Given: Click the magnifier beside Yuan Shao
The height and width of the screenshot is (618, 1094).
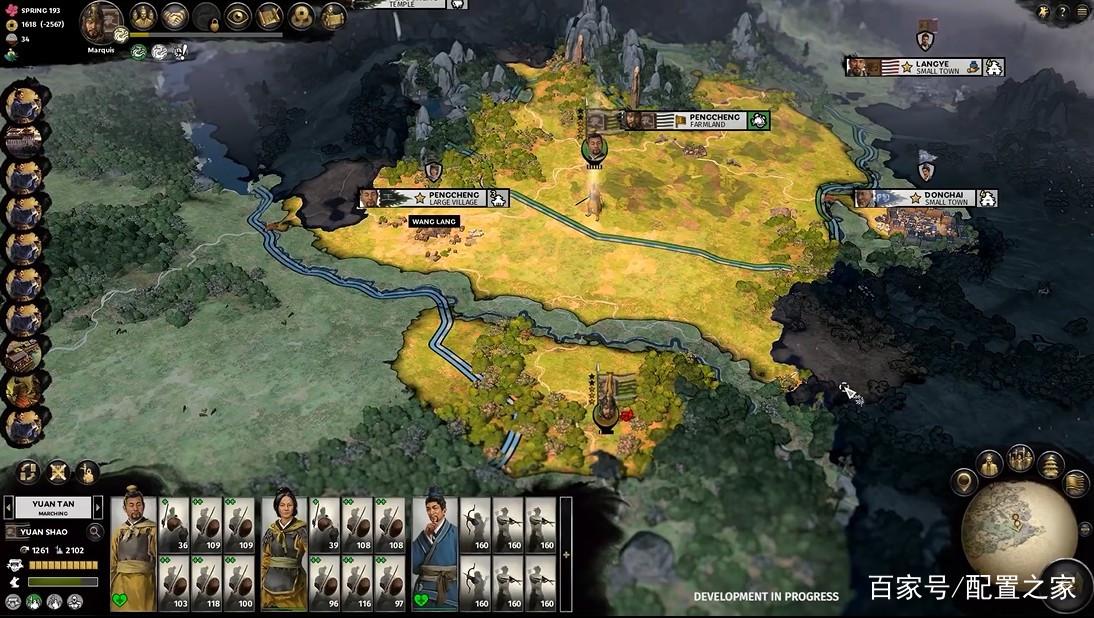Looking at the screenshot, I should (x=96, y=532).
